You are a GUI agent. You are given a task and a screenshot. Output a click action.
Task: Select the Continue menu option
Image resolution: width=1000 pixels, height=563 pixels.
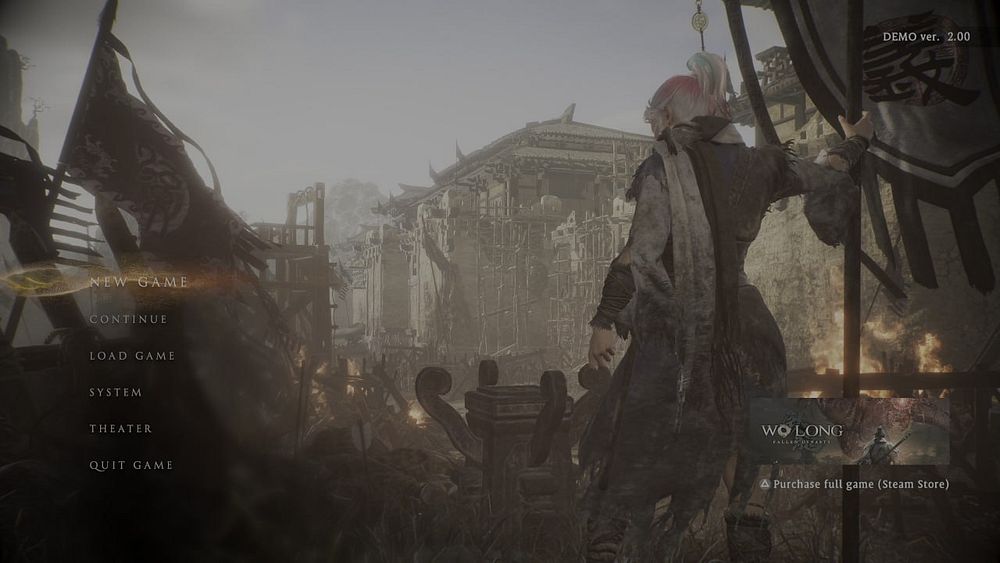[128, 319]
